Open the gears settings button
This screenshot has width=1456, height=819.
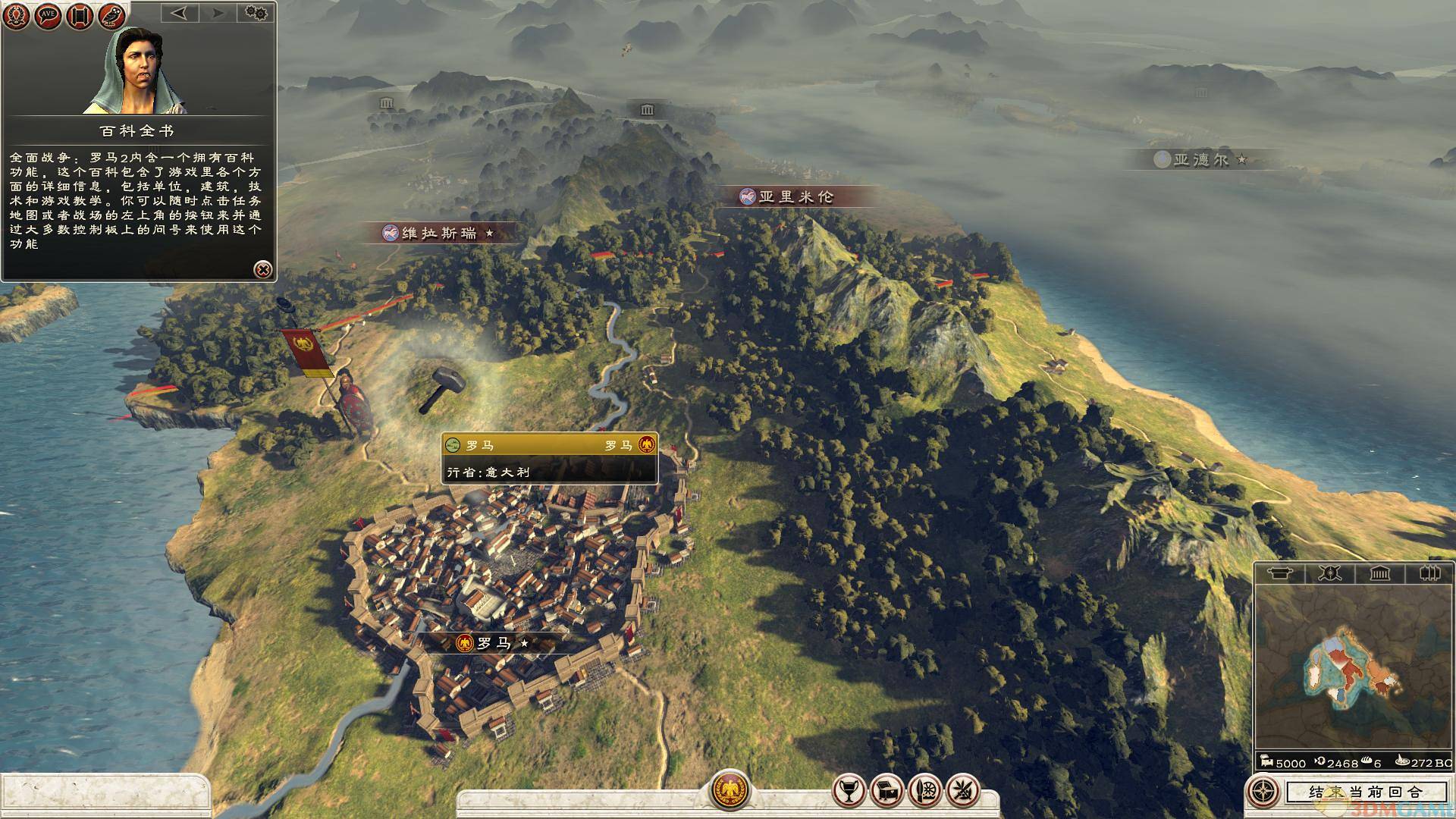(x=256, y=13)
